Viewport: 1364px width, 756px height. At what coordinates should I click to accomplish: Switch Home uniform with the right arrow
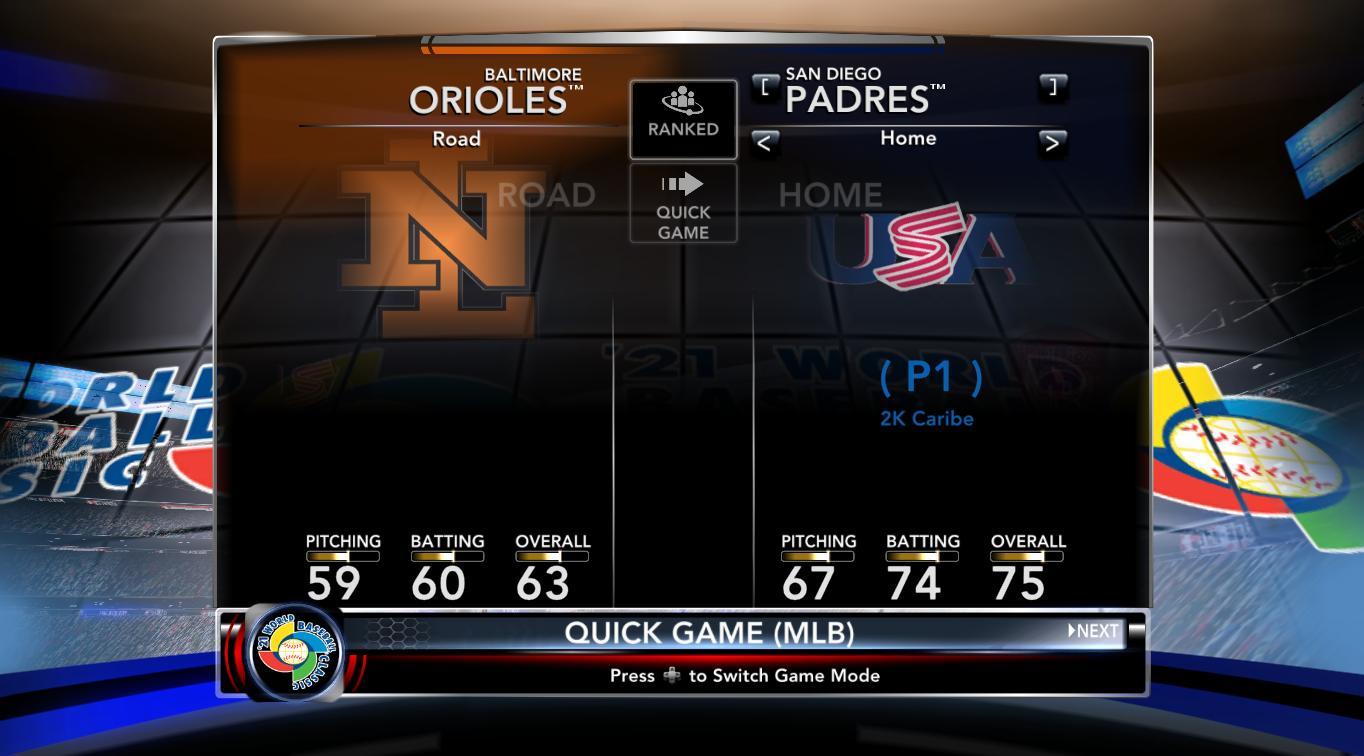click(1052, 143)
